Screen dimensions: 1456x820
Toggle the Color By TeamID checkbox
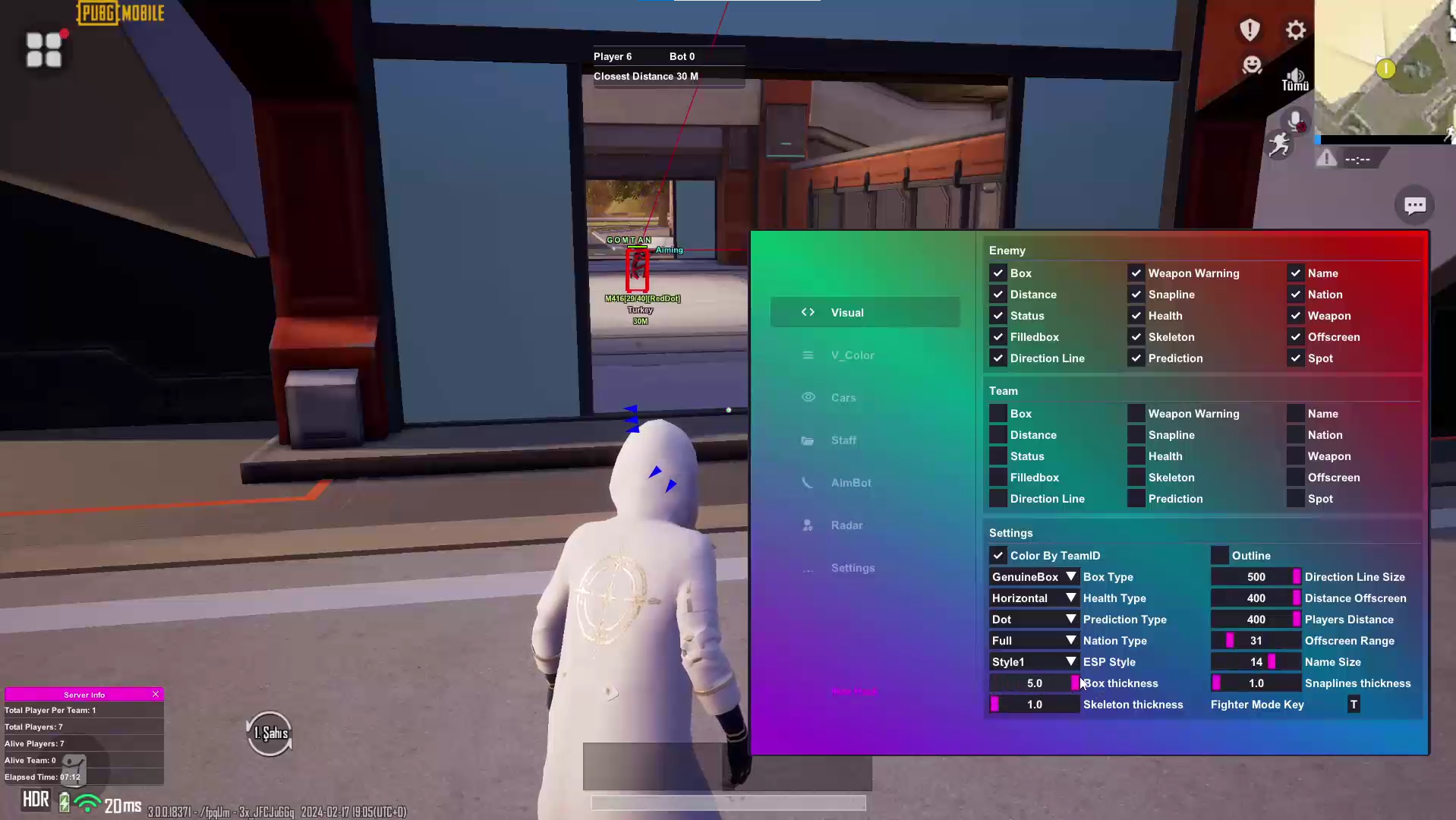pos(998,556)
